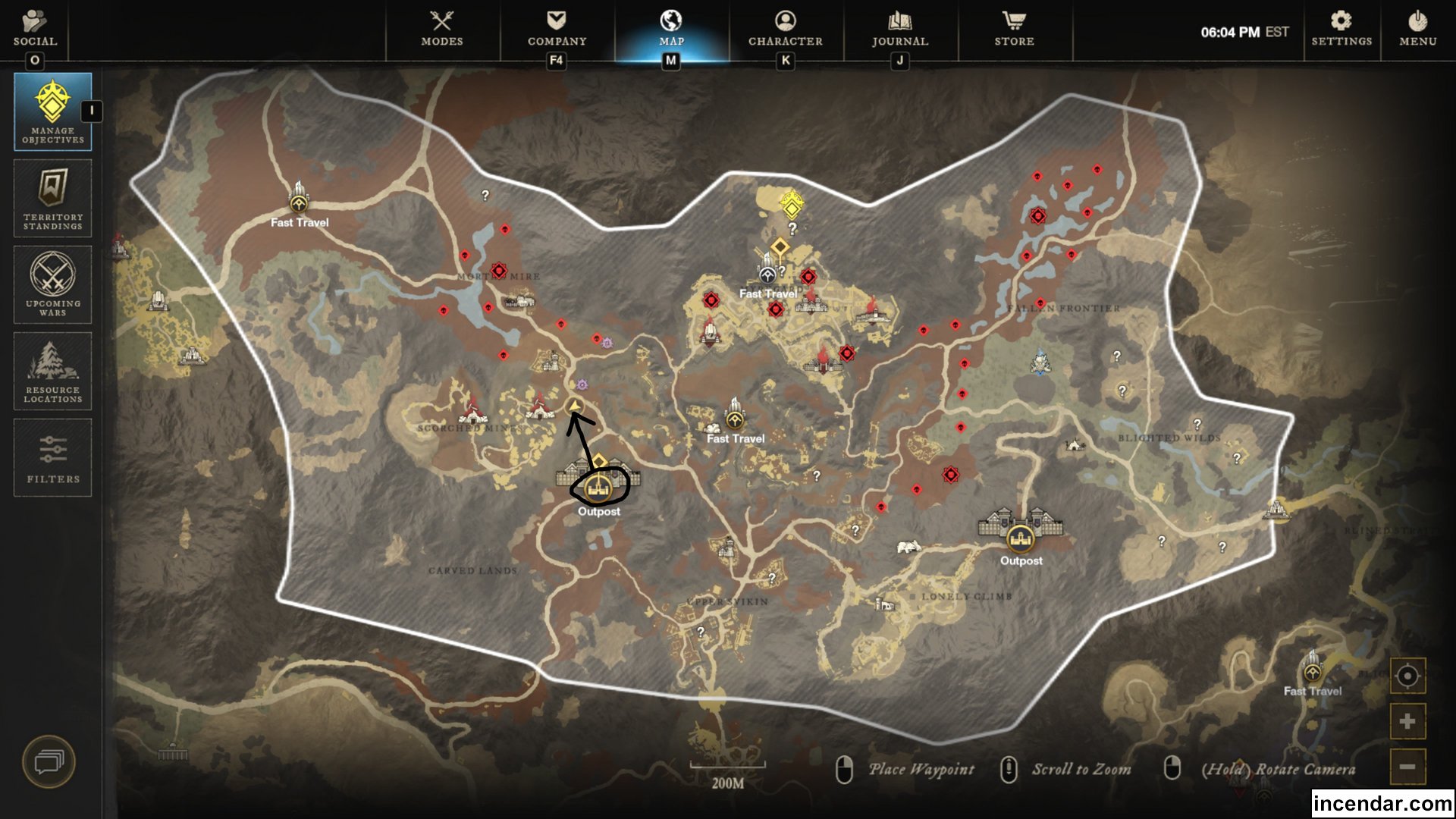
Task: Select the Outpost icon near Lonely Climb
Action: (x=1020, y=538)
